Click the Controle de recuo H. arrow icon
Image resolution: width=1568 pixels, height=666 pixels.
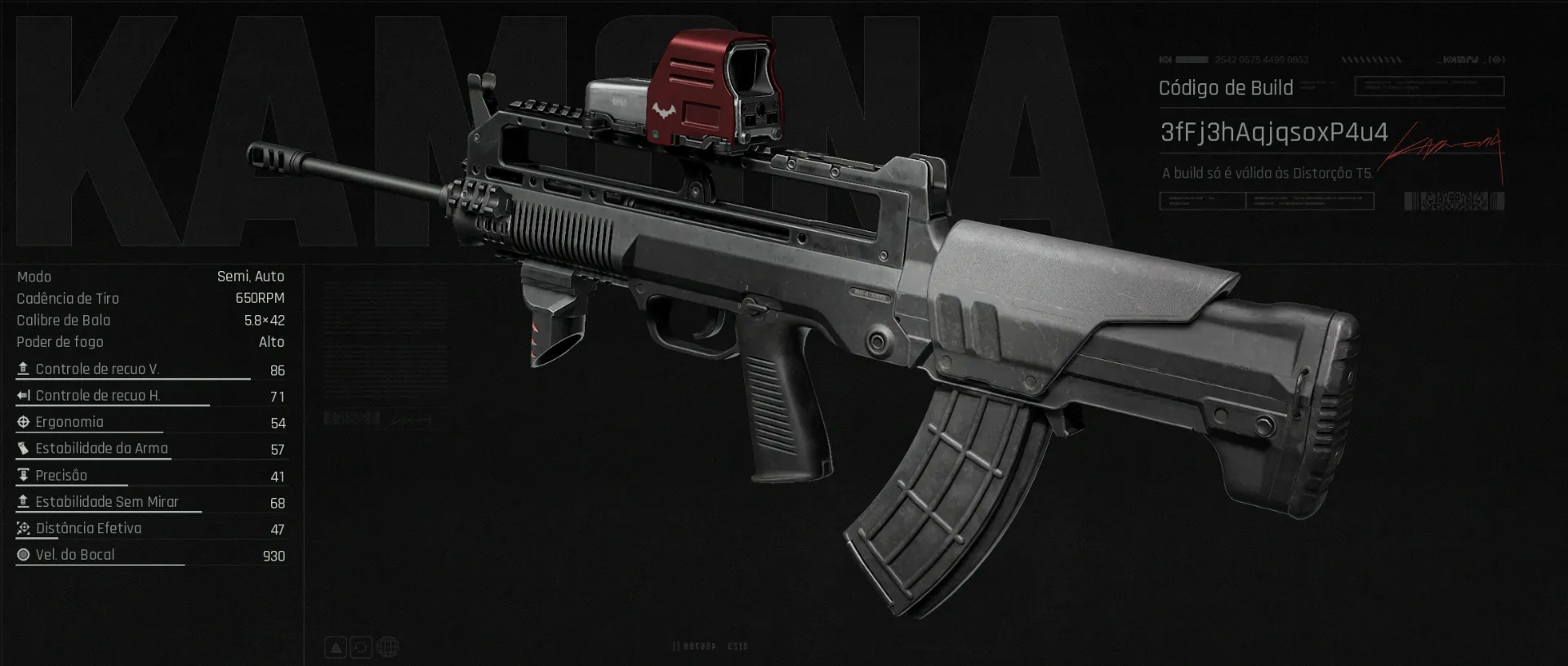22,396
